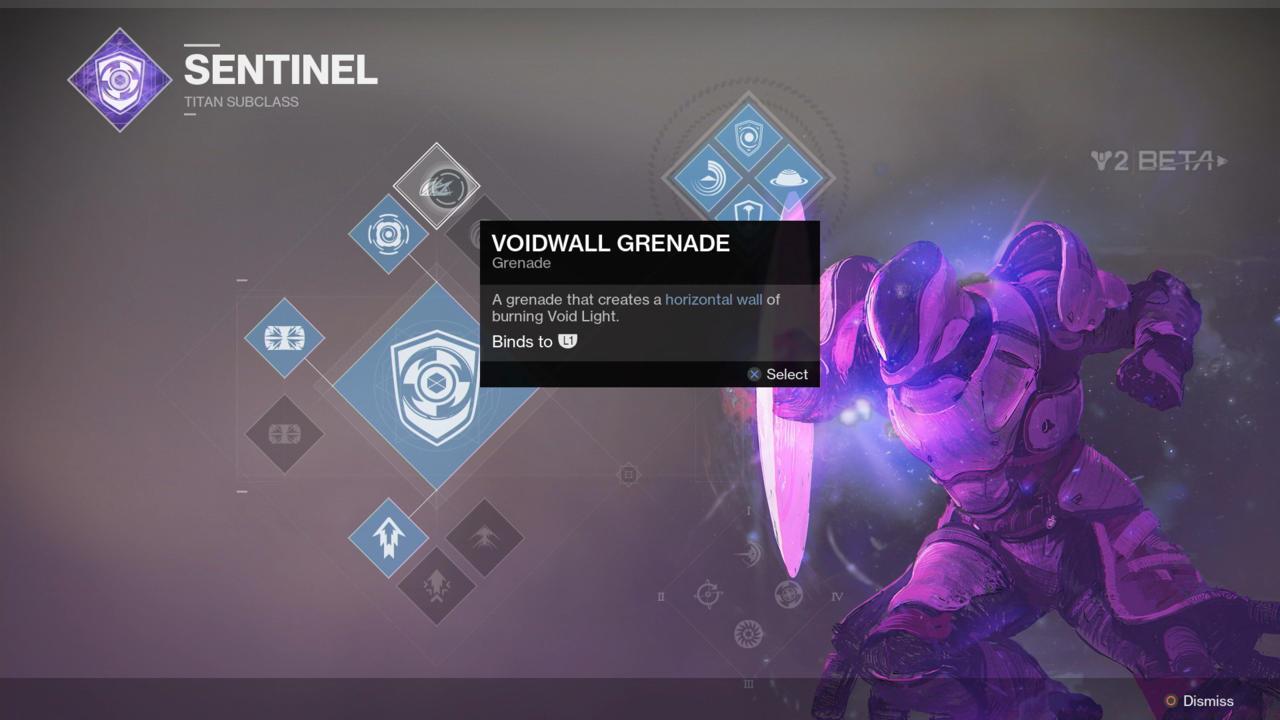Click the shield-throw perk icon near numeral I

tap(748, 554)
